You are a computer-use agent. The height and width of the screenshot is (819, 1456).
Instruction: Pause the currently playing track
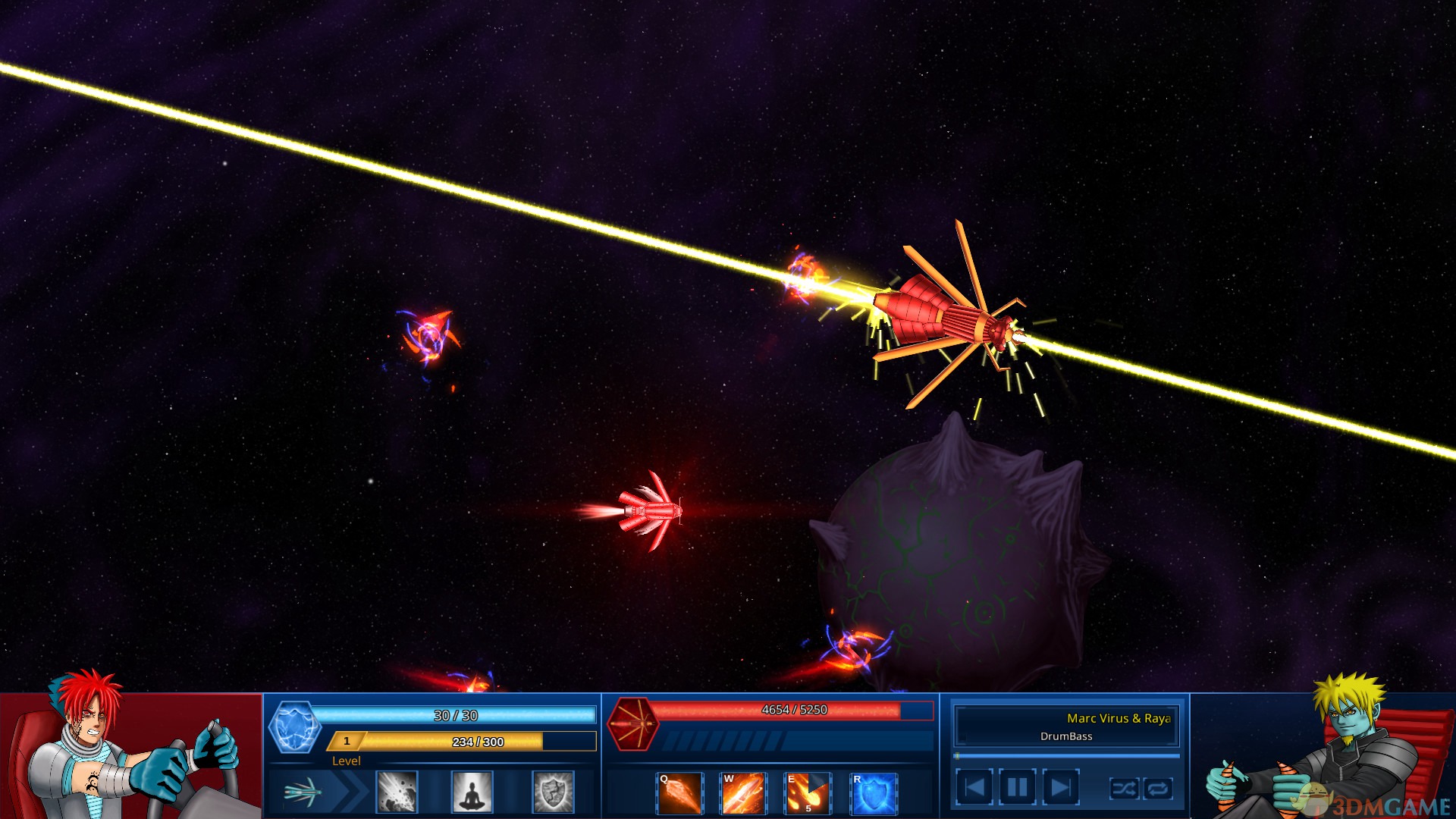tap(1018, 787)
